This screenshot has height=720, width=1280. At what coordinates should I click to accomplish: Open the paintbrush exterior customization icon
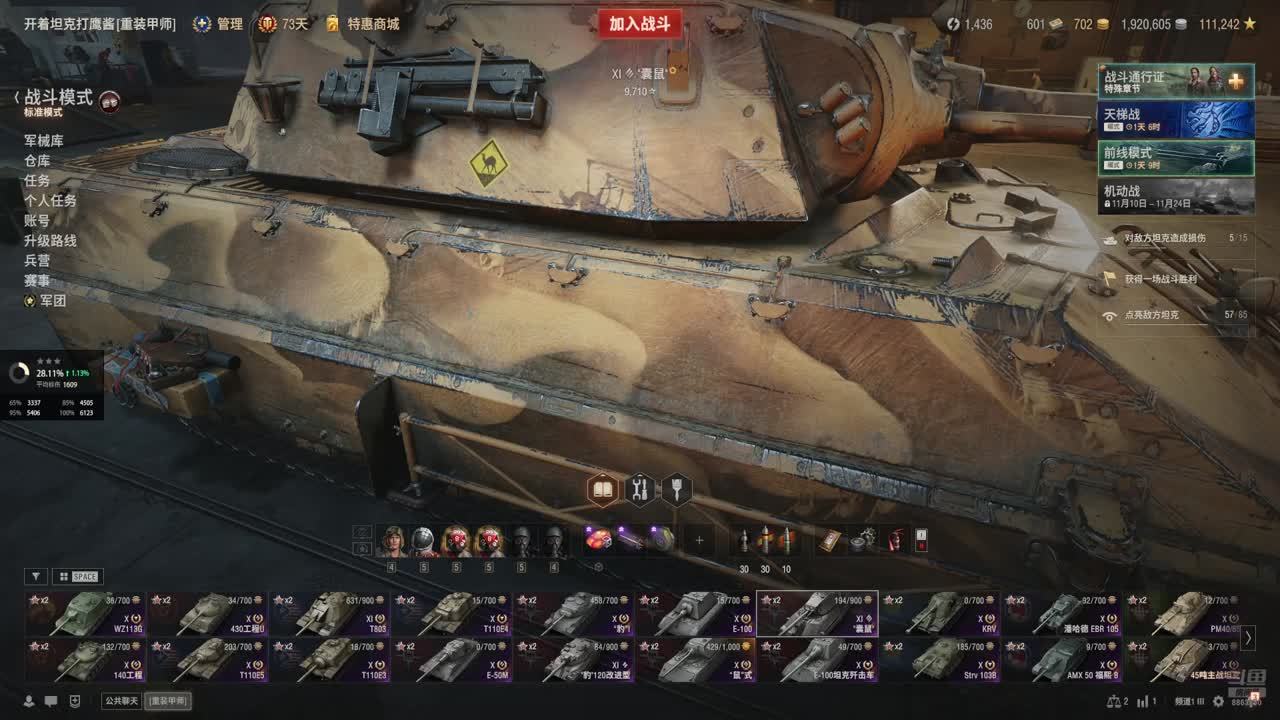pyautogui.click(x=677, y=489)
